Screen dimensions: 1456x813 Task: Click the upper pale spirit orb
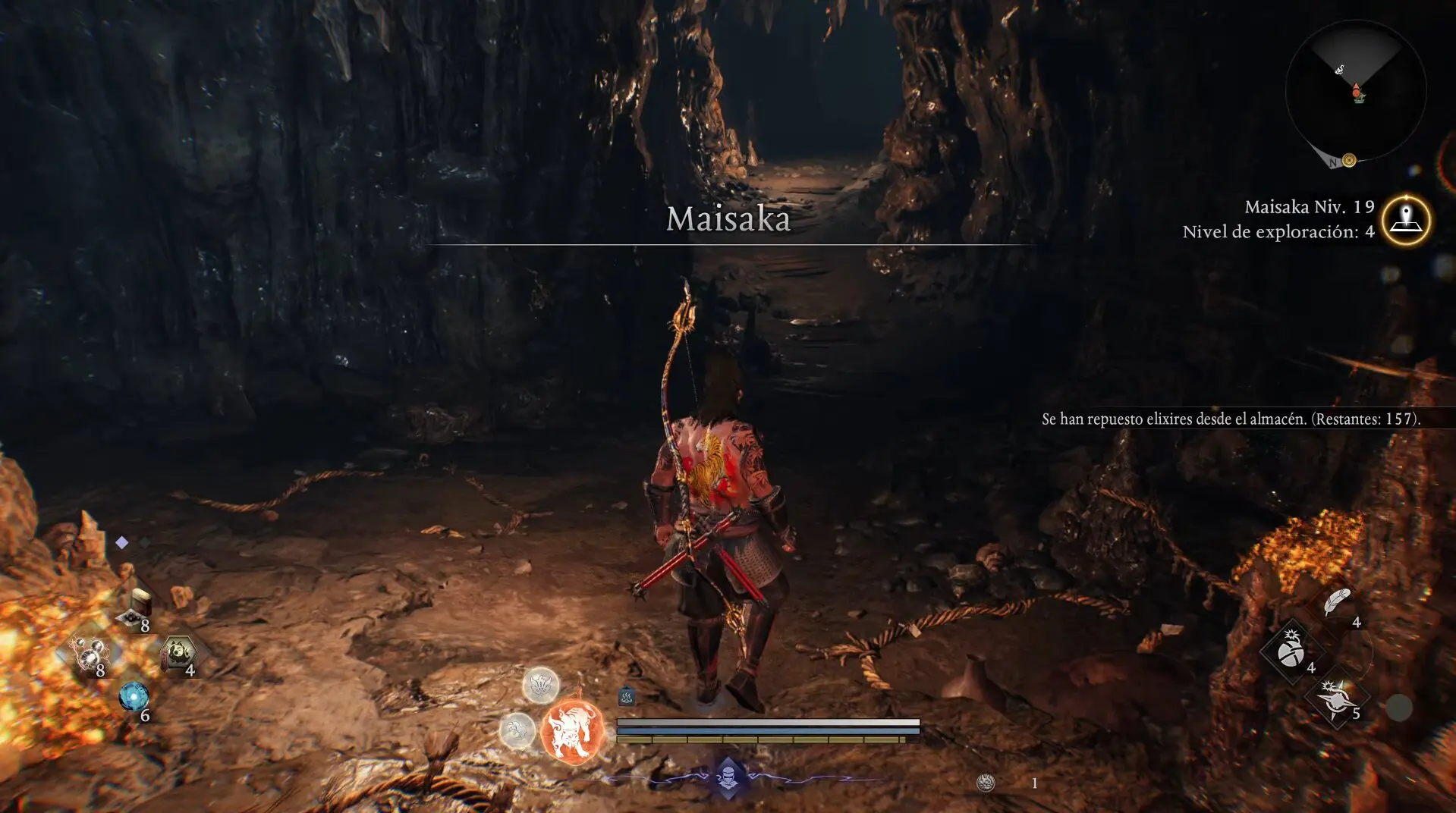(541, 685)
